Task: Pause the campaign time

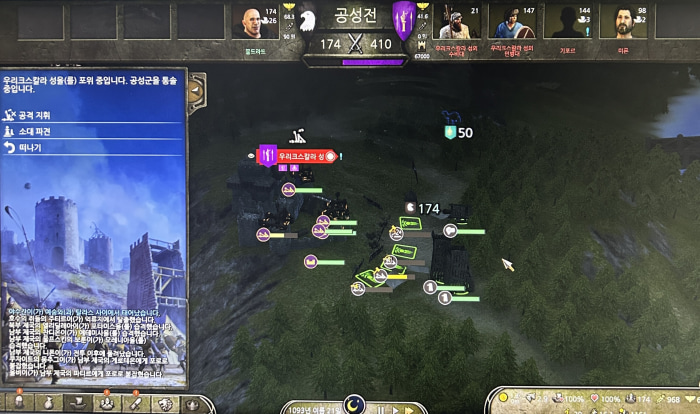Action: click(379, 408)
